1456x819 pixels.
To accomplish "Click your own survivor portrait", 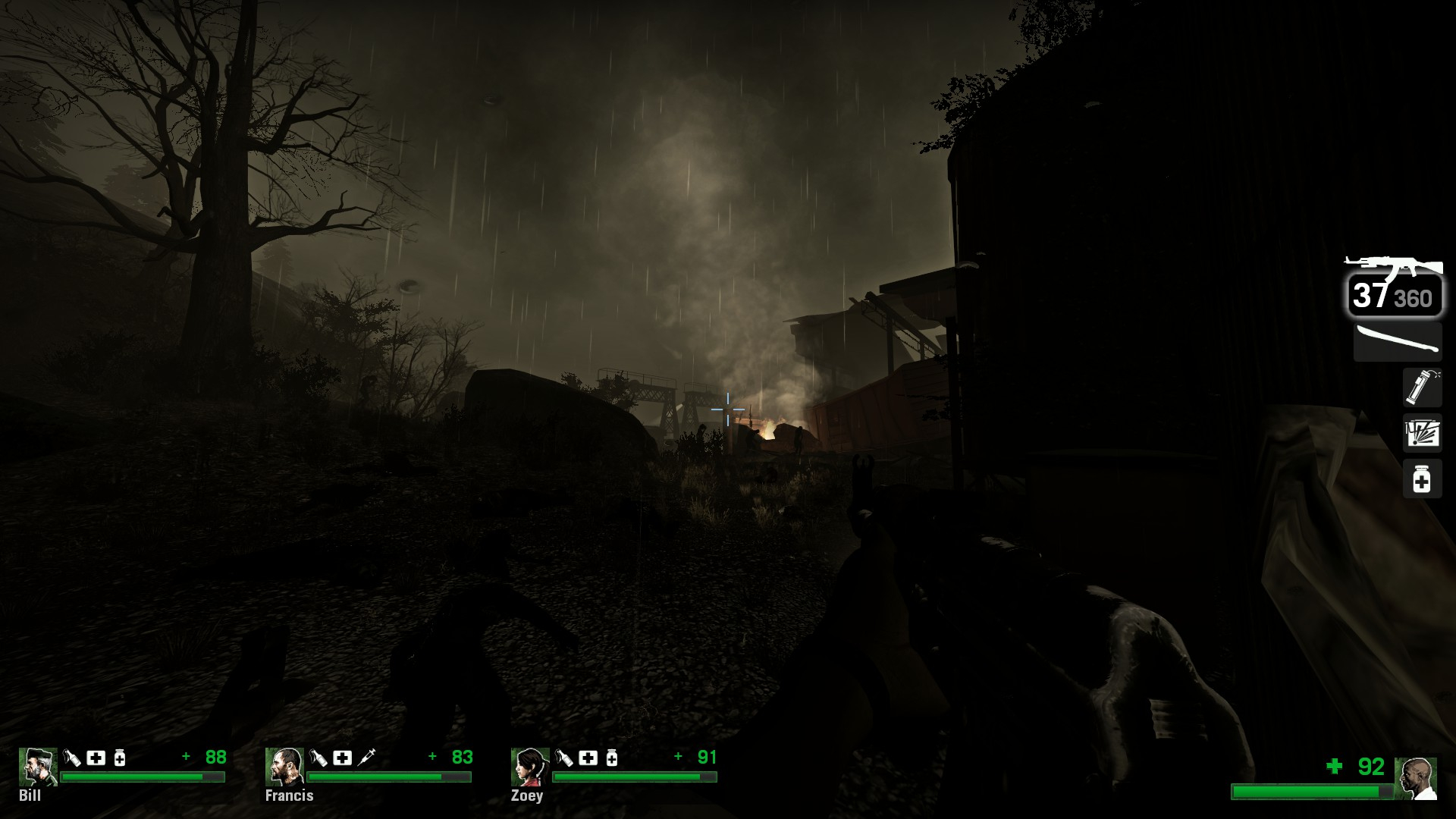I will pyautogui.click(x=1415, y=778).
